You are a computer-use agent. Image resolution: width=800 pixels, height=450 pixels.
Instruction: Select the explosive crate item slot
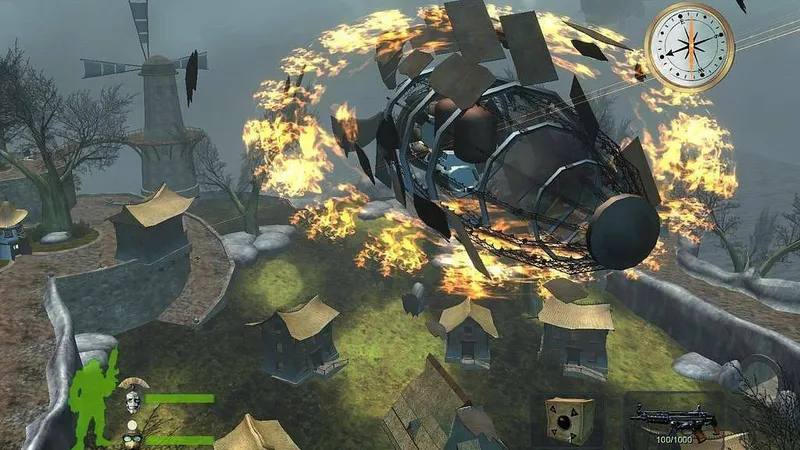[569, 419]
